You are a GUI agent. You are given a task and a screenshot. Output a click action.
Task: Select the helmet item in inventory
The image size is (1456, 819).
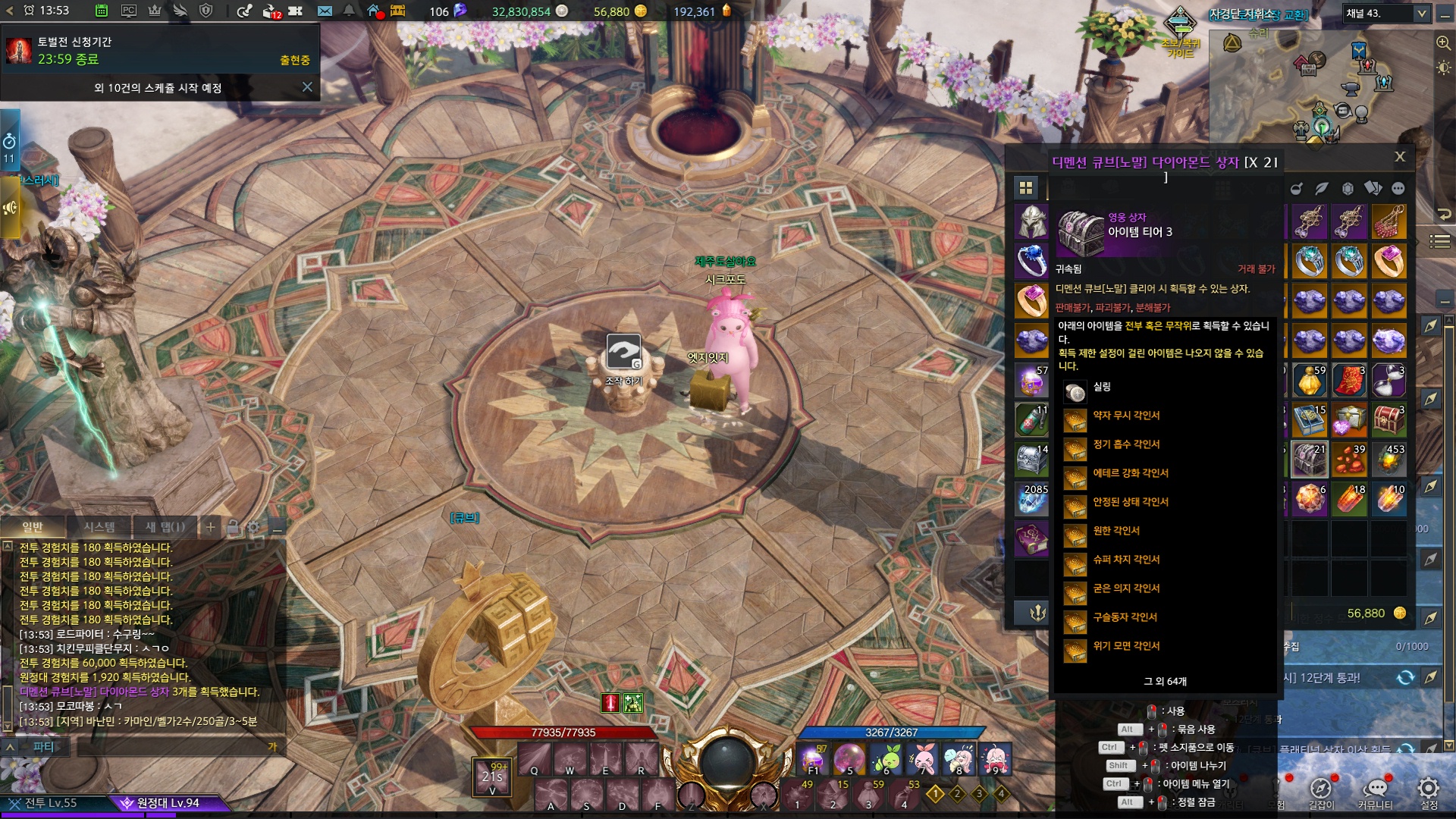[1031, 222]
